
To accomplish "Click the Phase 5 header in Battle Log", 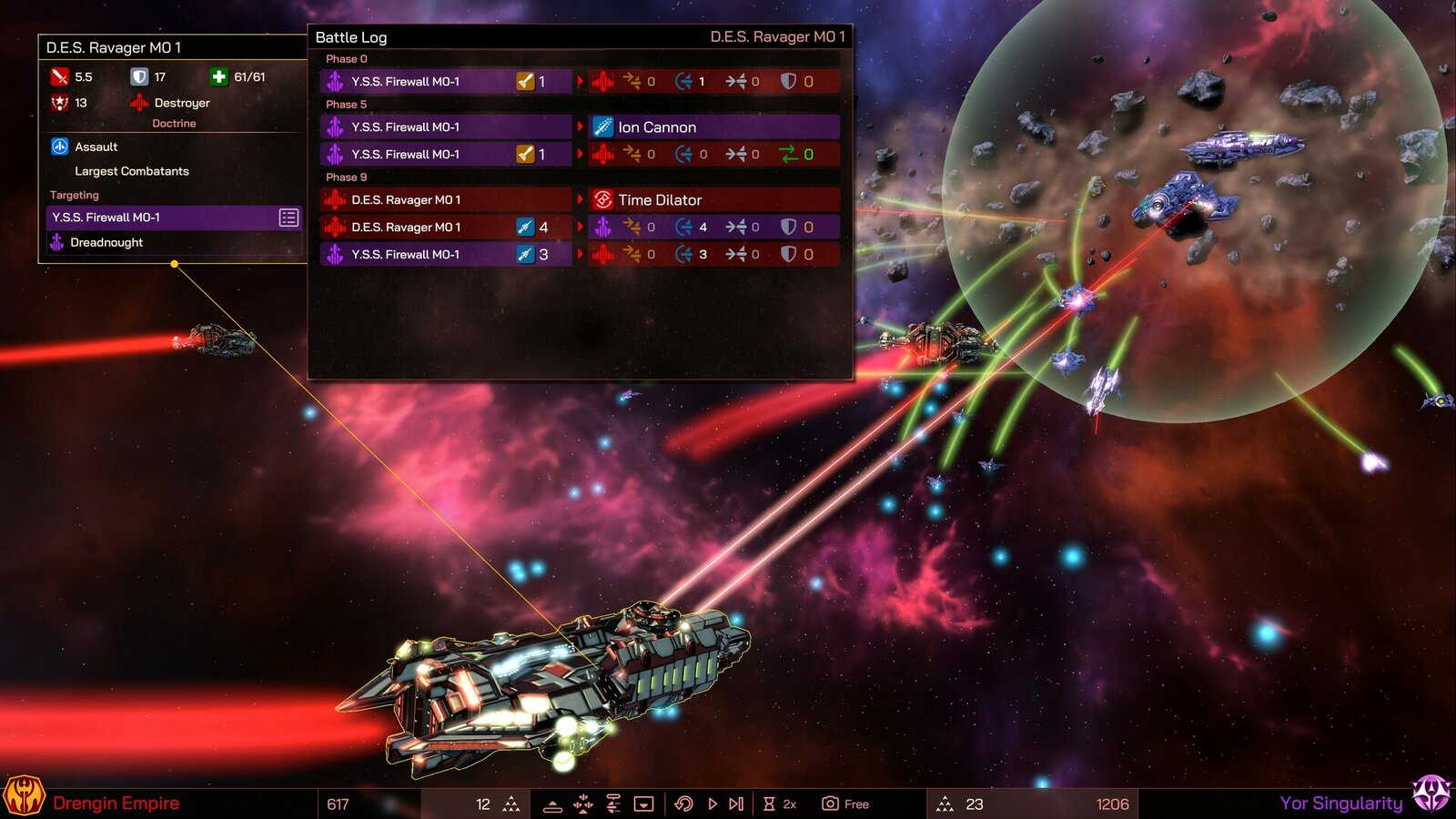I will [347, 104].
